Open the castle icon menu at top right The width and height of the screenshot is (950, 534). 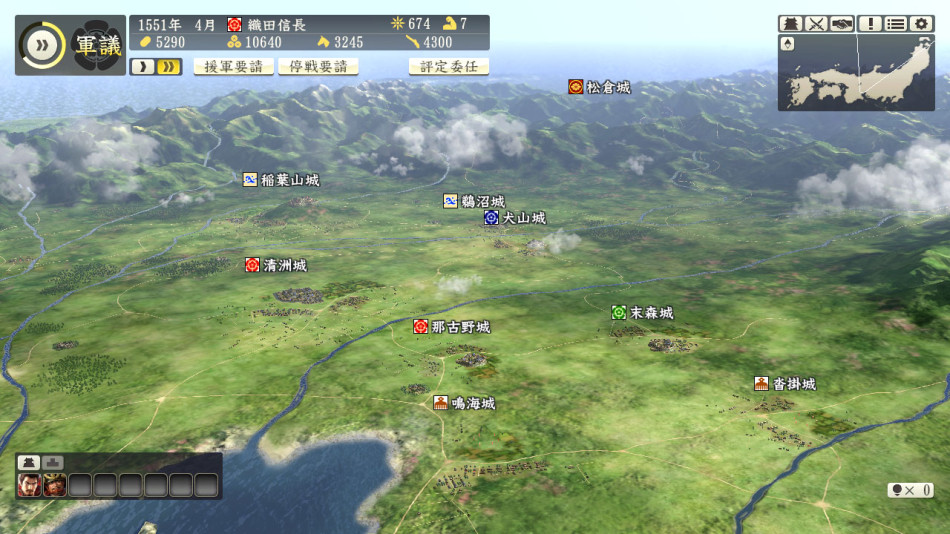tap(791, 24)
